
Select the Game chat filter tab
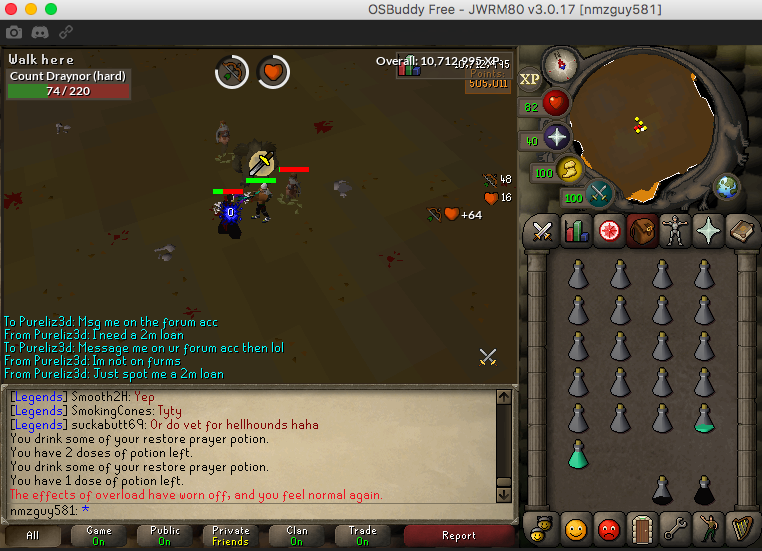[x=98, y=536]
